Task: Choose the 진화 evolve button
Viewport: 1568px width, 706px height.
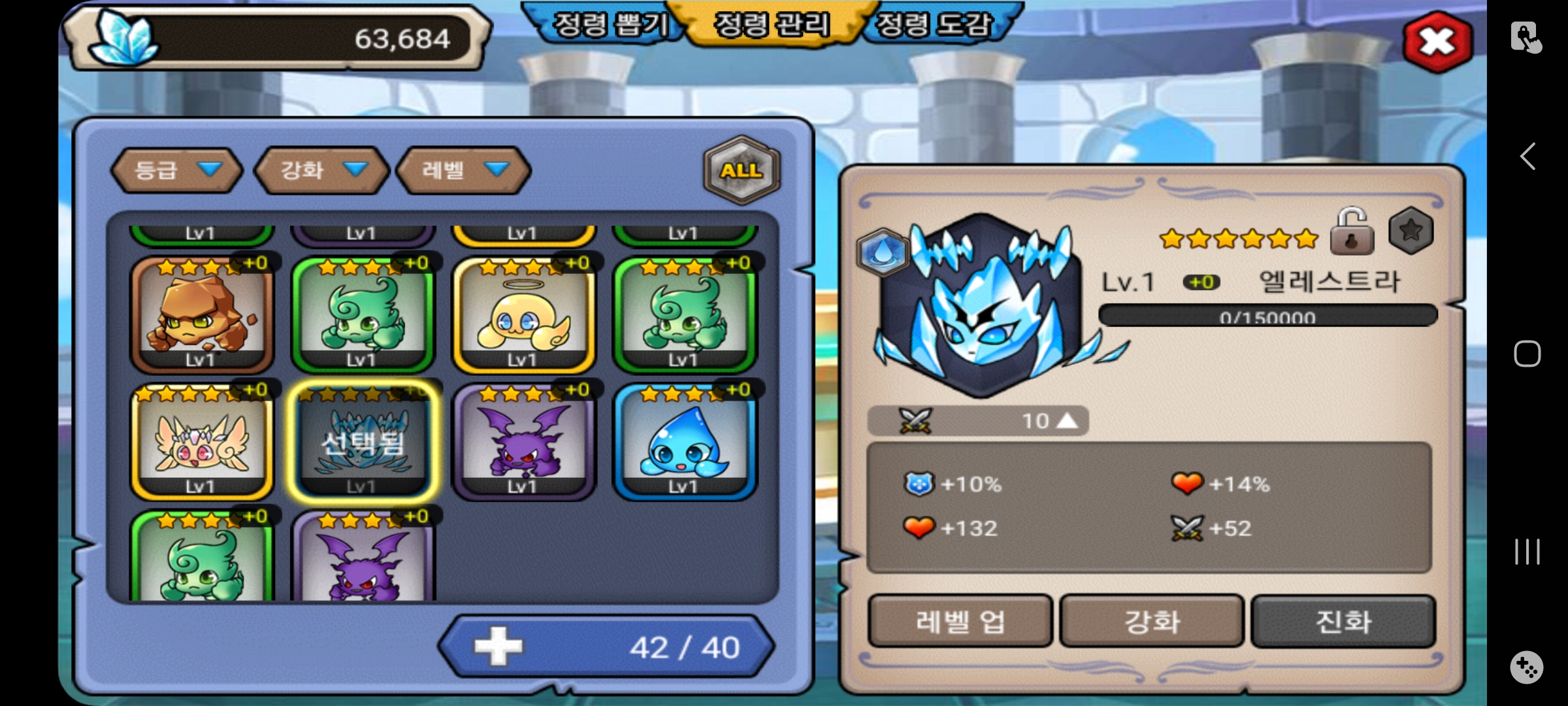Action: point(1343,621)
